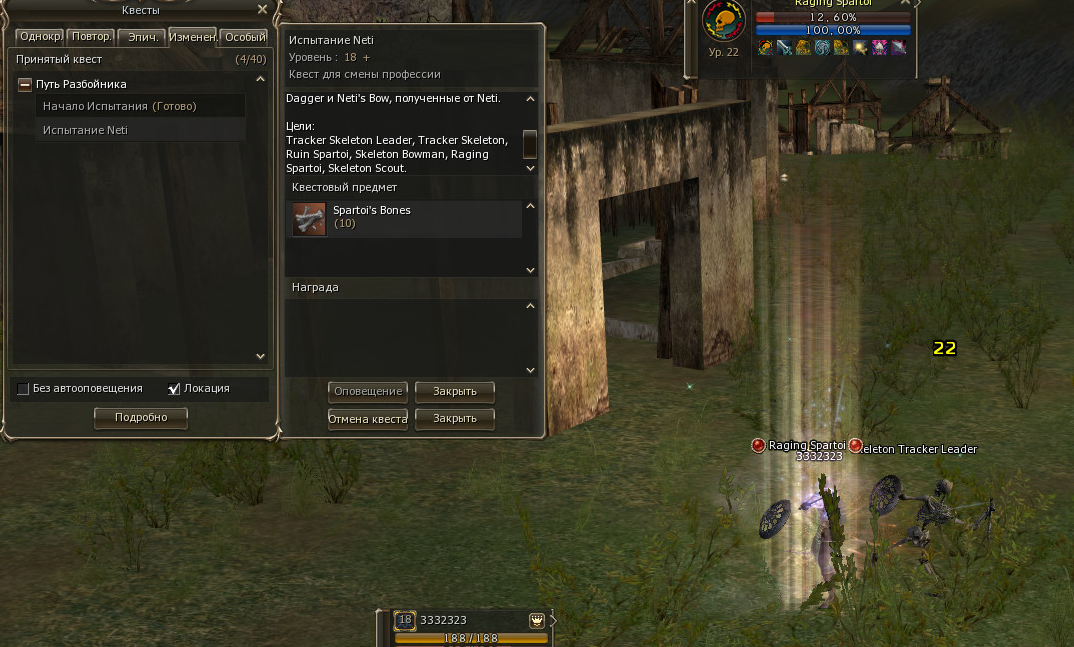This screenshot has width=1074, height=647.
Task: Click the quest description scrollbar thumb
Action: point(530,144)
